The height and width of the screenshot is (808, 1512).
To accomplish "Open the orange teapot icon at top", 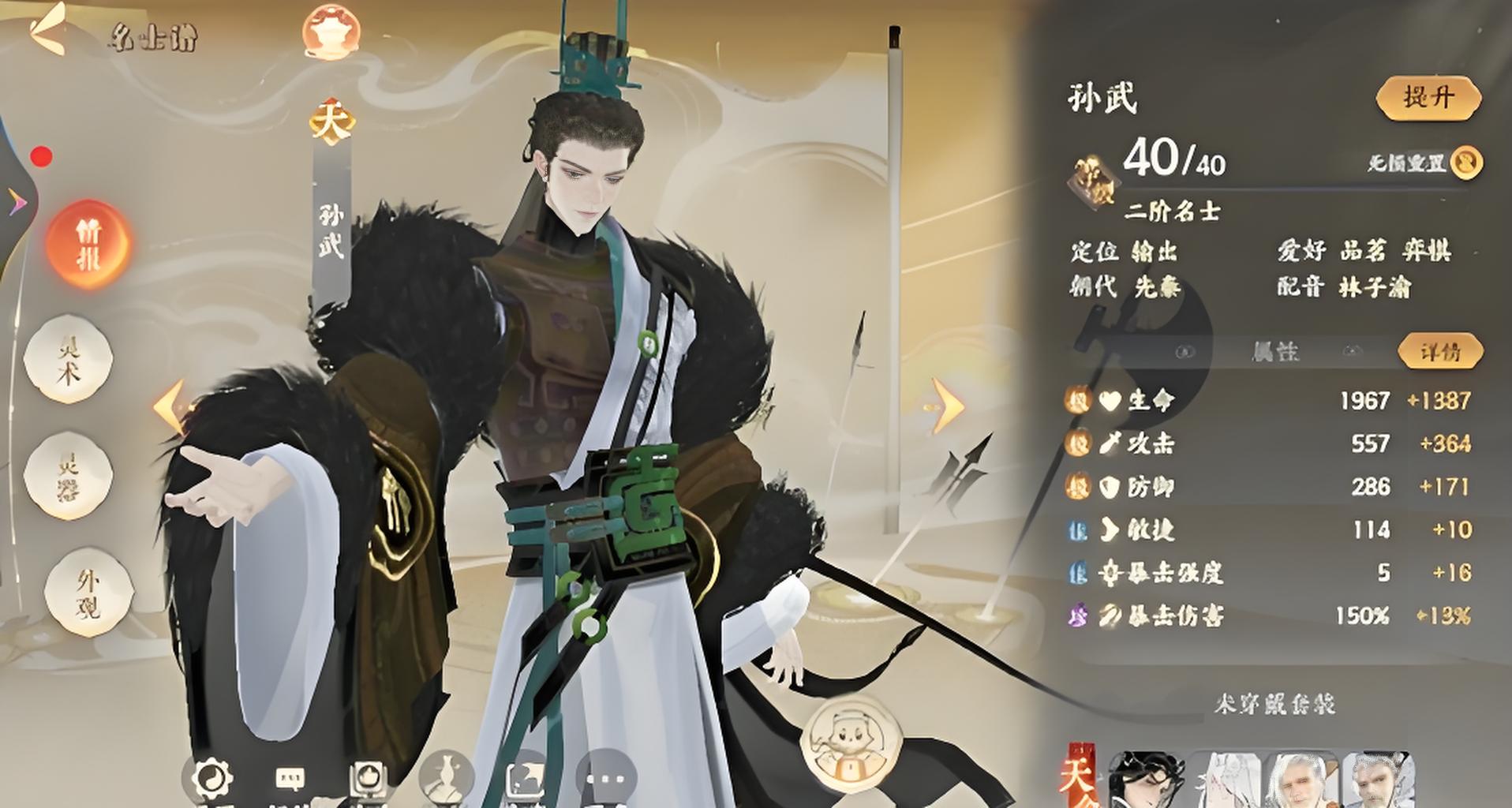I will click(331, 32).
